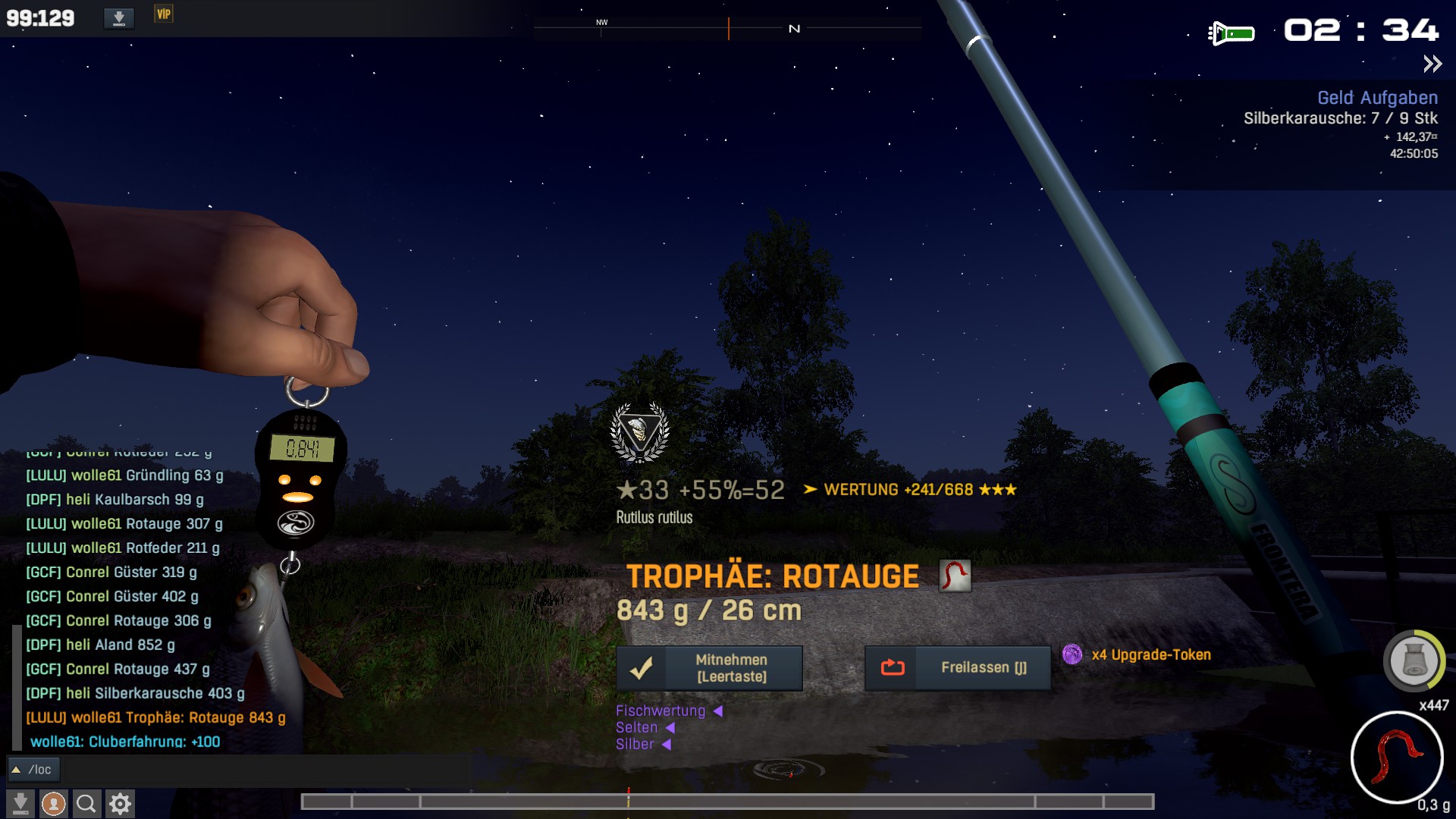
Task: Expand the double-arrow tasks panel toggle
Action: [1432, 64]
